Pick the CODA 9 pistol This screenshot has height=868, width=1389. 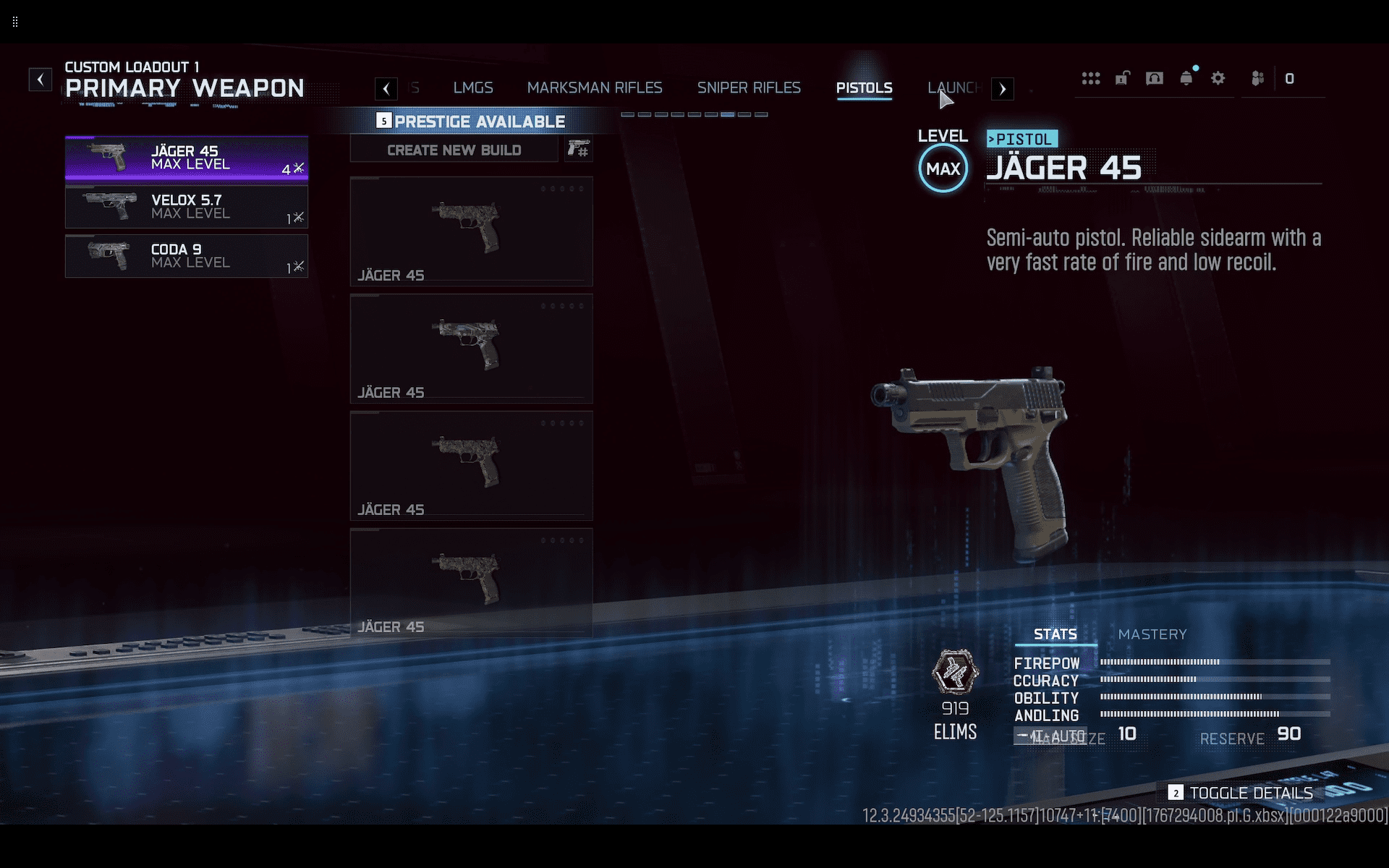point(187,256)
